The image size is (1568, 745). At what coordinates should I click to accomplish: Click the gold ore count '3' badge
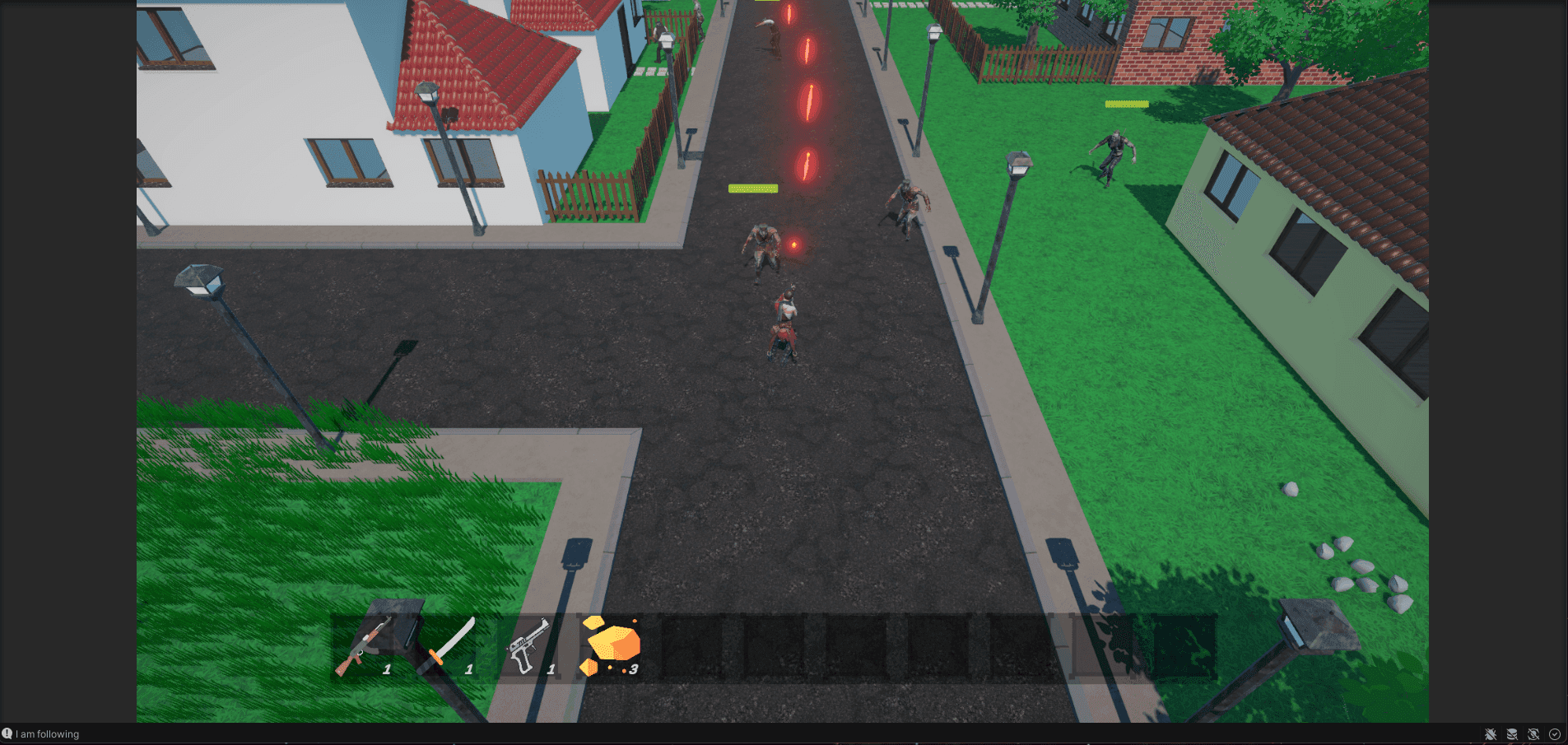pyautogui.click(x=634, y=669)
